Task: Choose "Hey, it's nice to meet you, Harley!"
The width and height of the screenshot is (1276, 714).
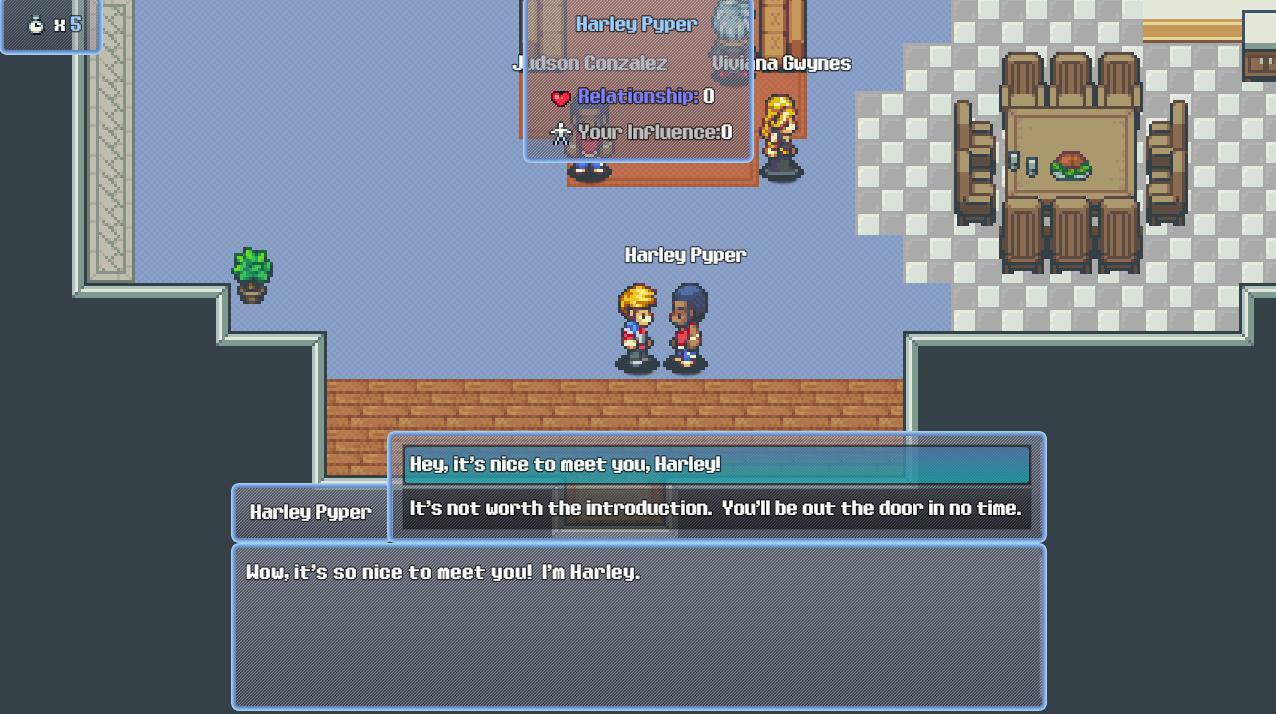Action: (716, 465)
